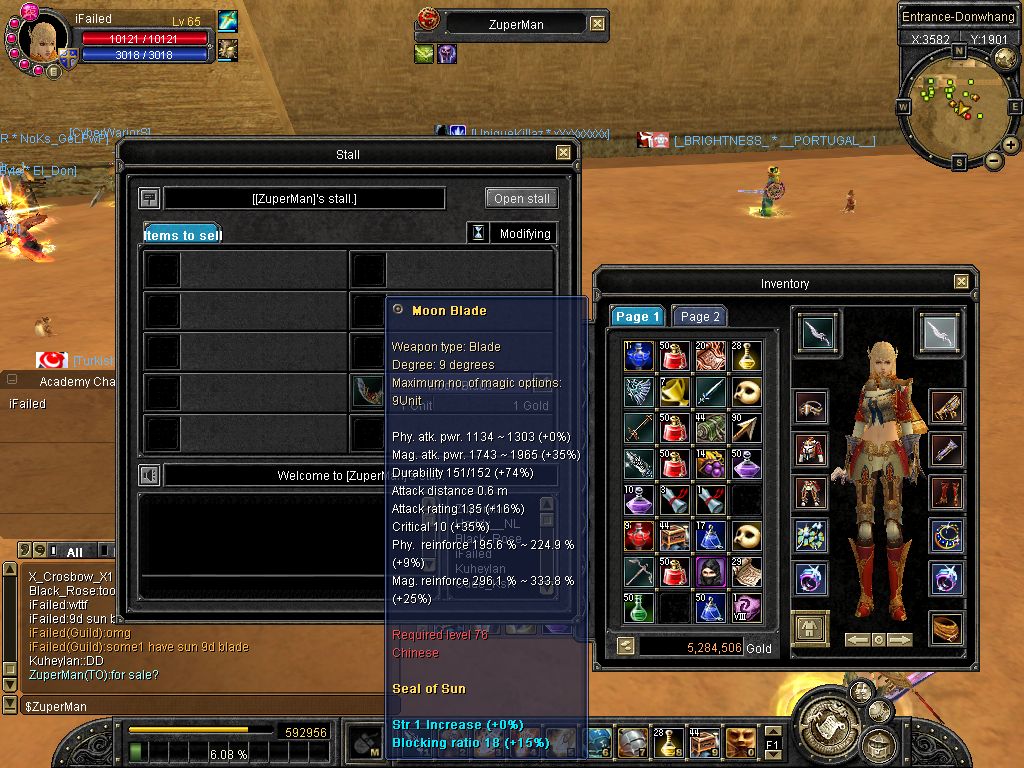Switch to inventory Page 2
Screen dimensions: 1024x768
(700, 316)
